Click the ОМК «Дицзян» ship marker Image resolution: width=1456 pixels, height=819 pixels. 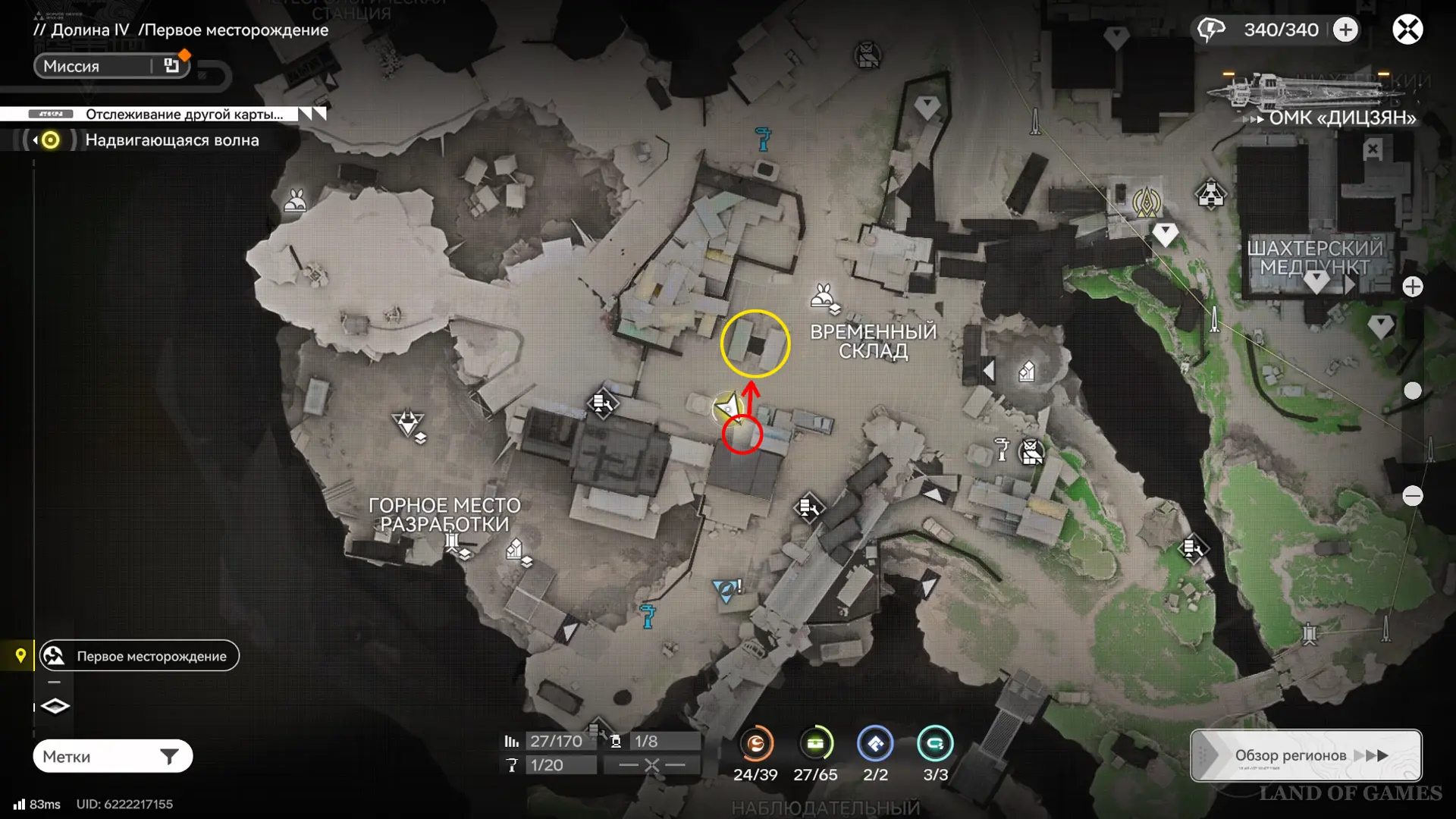pos(1319,99)
